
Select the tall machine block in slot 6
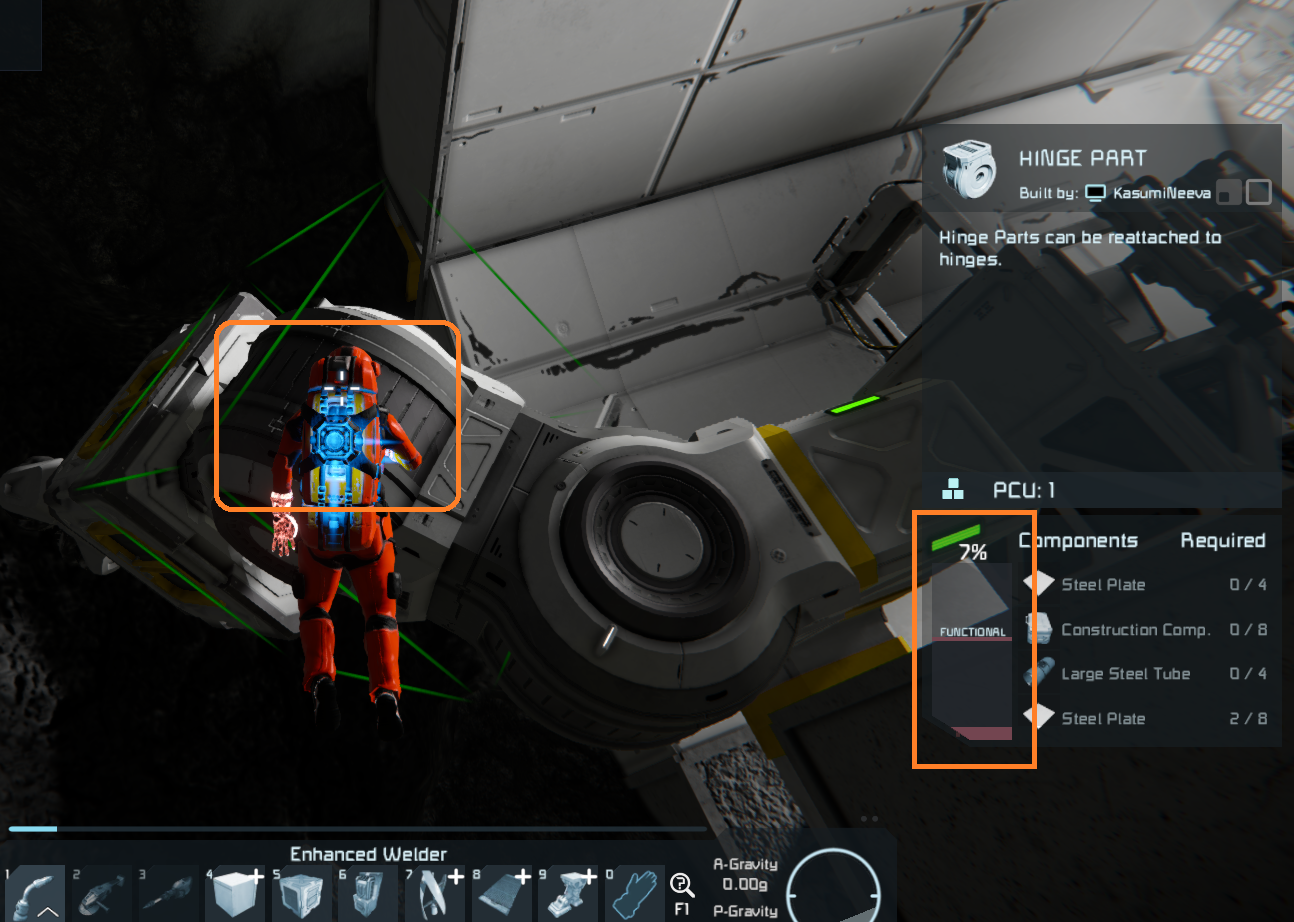(x=368, y=894)
